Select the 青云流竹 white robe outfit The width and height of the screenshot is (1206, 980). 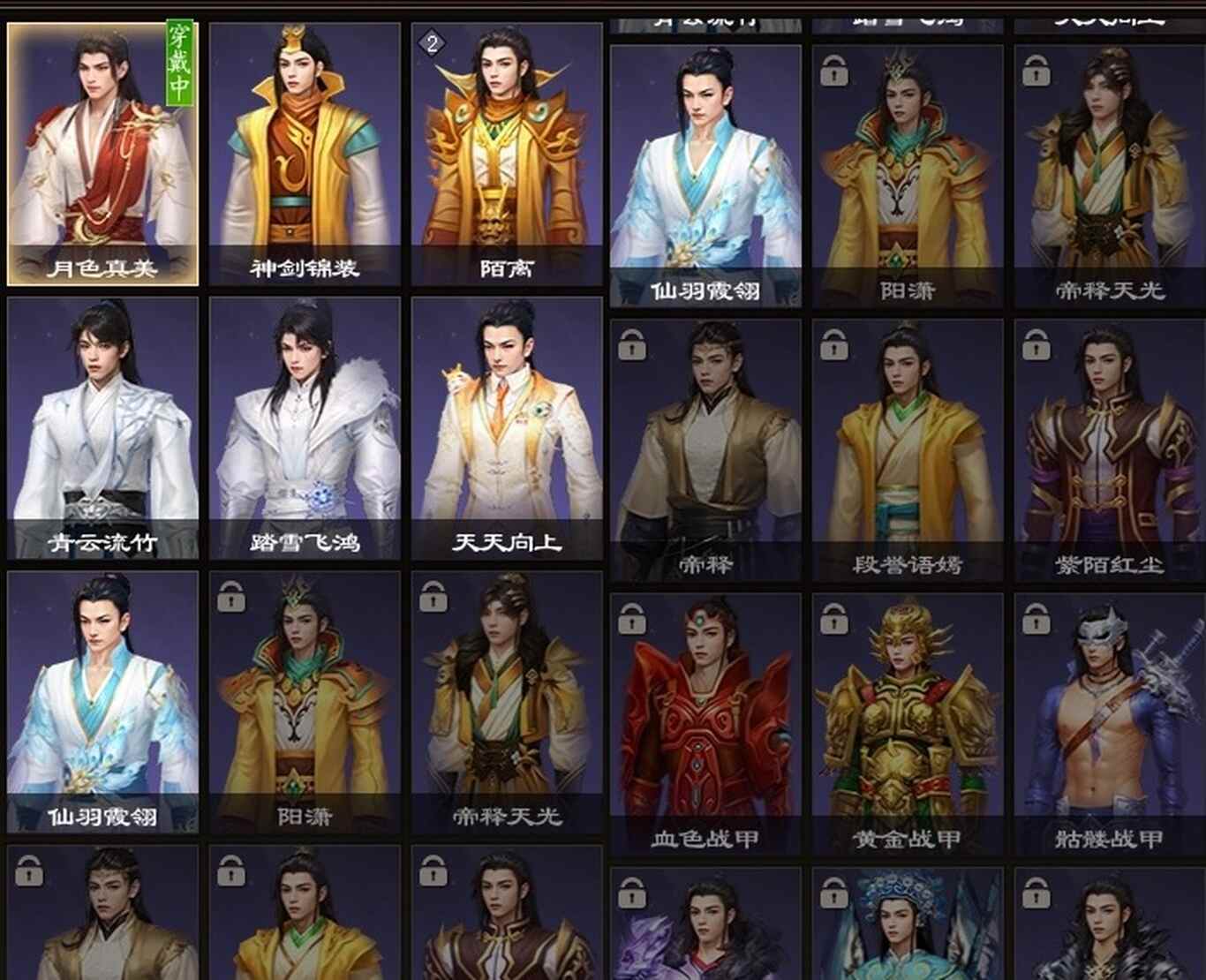(102, 428)
